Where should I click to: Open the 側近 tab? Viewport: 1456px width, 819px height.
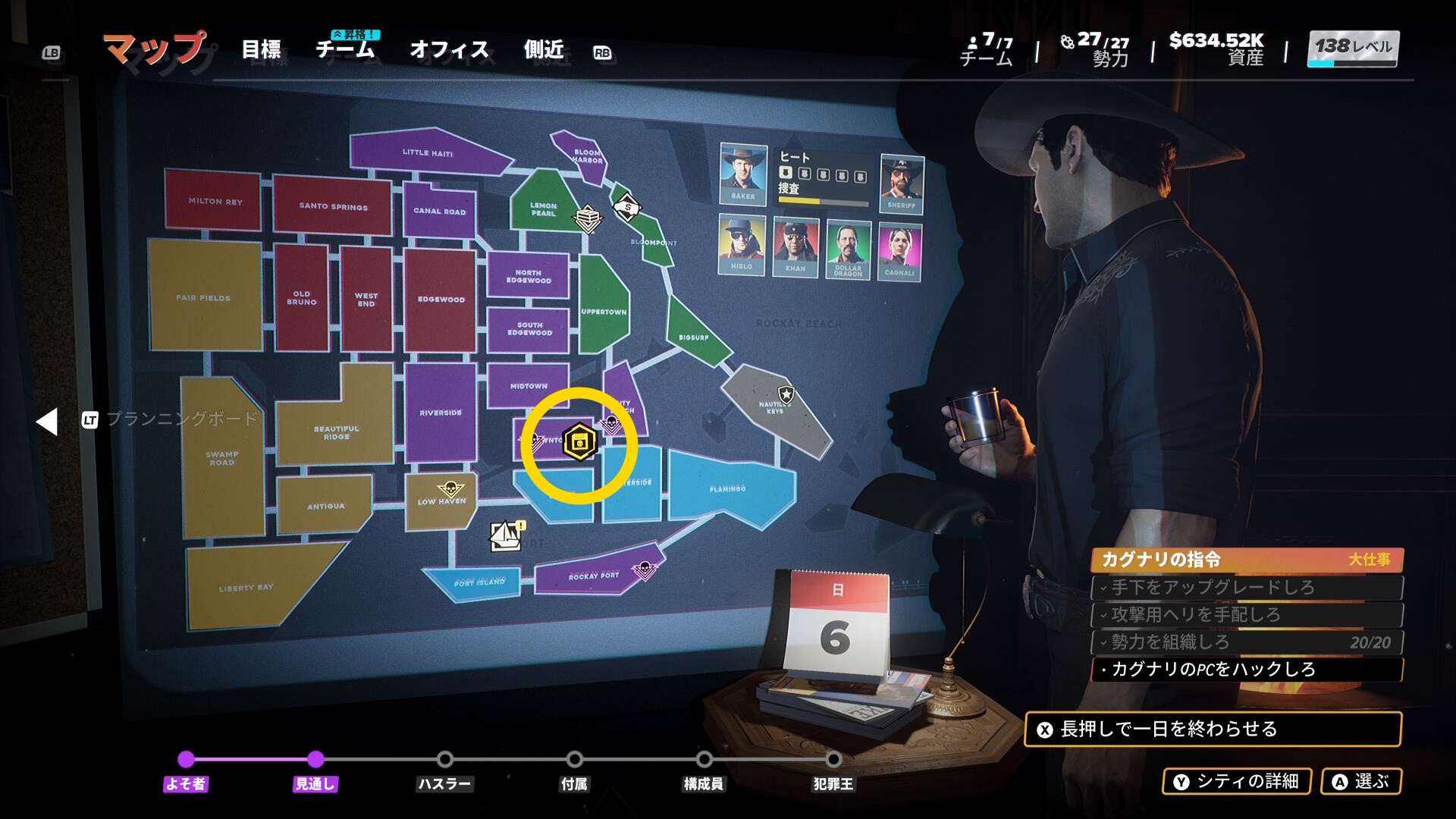click(544, 50)
